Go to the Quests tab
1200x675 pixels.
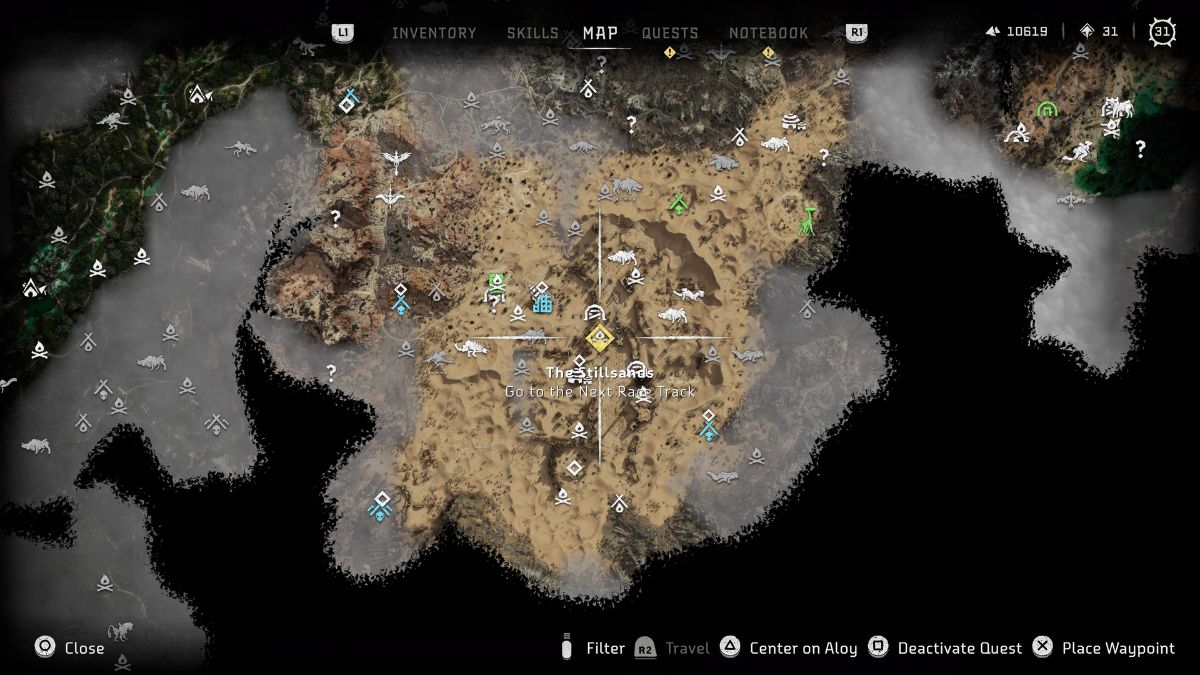[670, 33]
